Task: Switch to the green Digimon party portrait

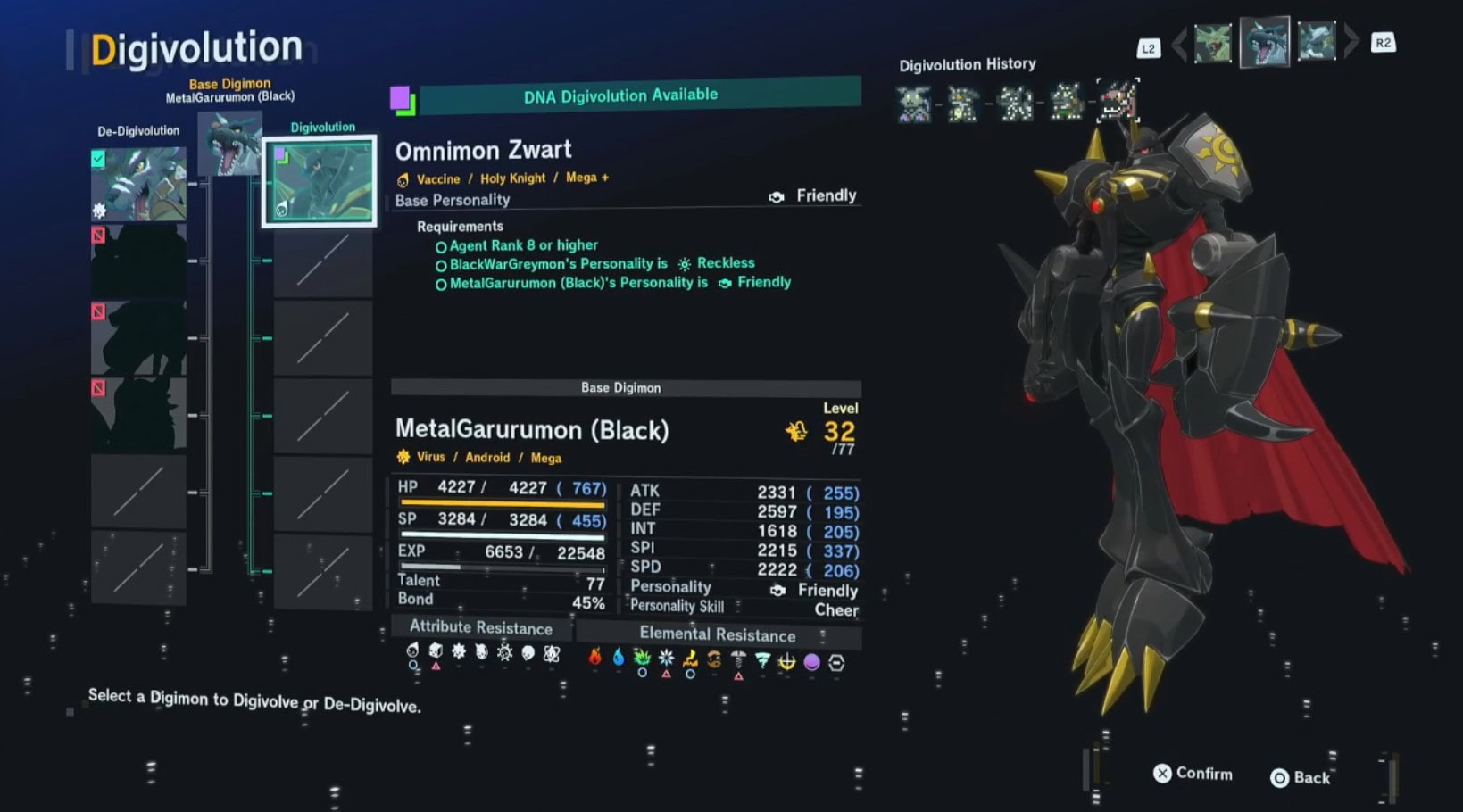Action: (x=1213, y=43)
